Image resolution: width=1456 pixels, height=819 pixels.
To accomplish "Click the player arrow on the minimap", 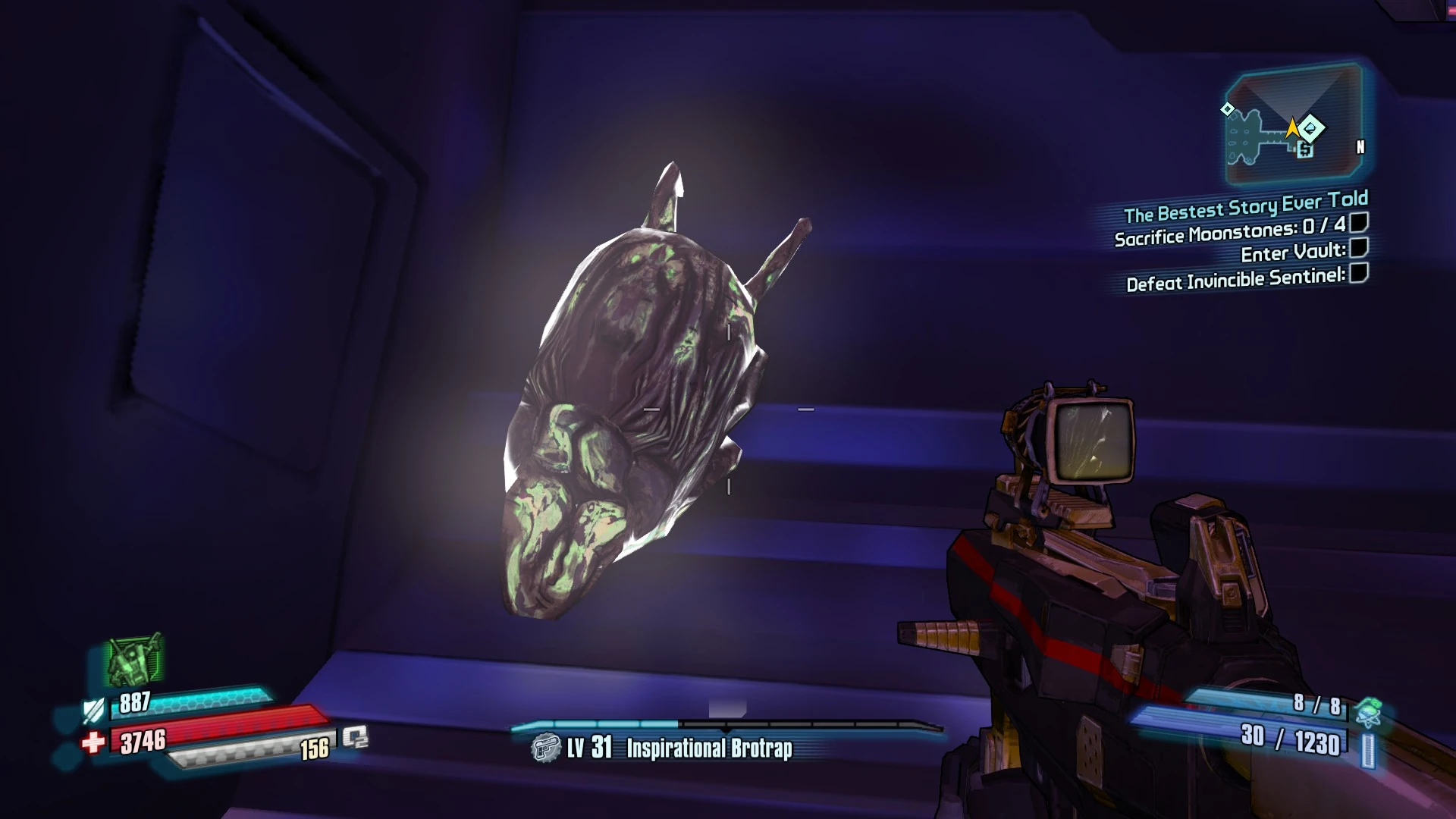I will click(1292, 128).
